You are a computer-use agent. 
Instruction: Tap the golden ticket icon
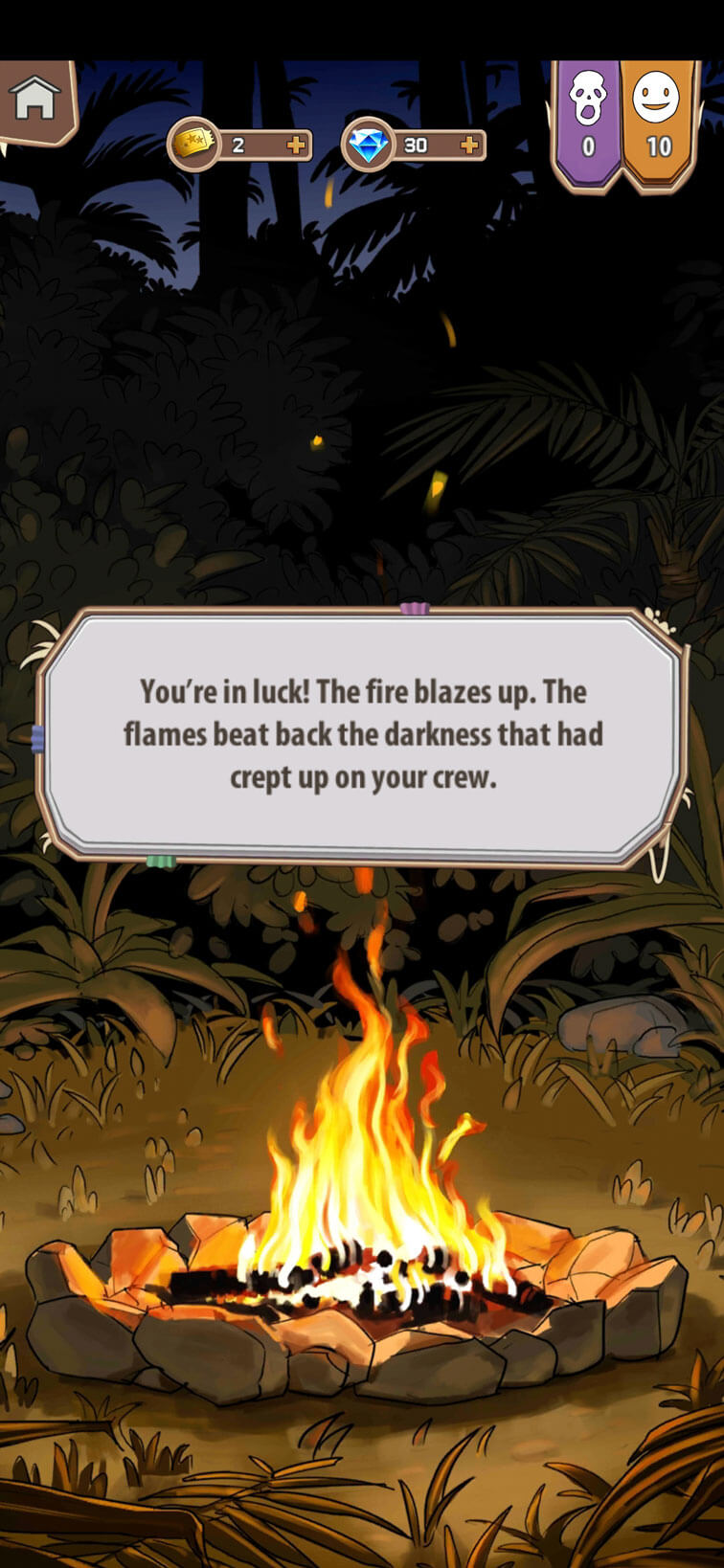click(193, 146)
